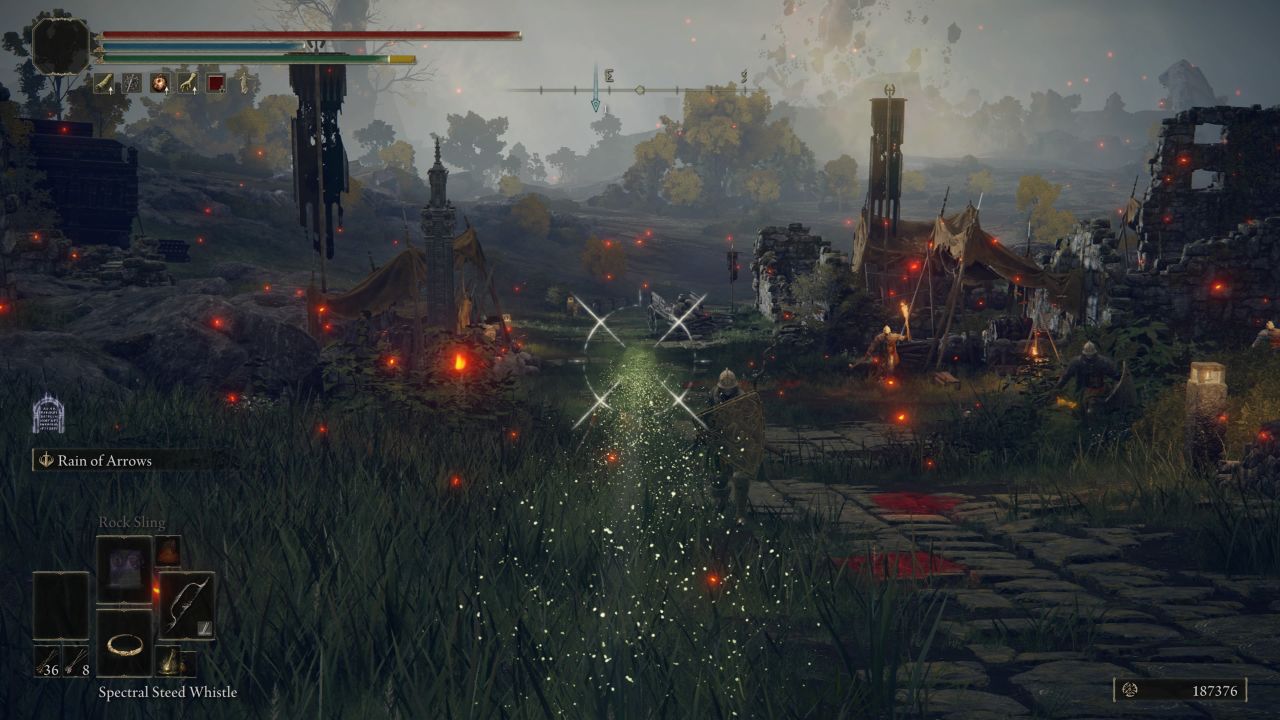Select the equipped longbow icon
This screenshot has width=1280, height=720.
coord(186,603)
